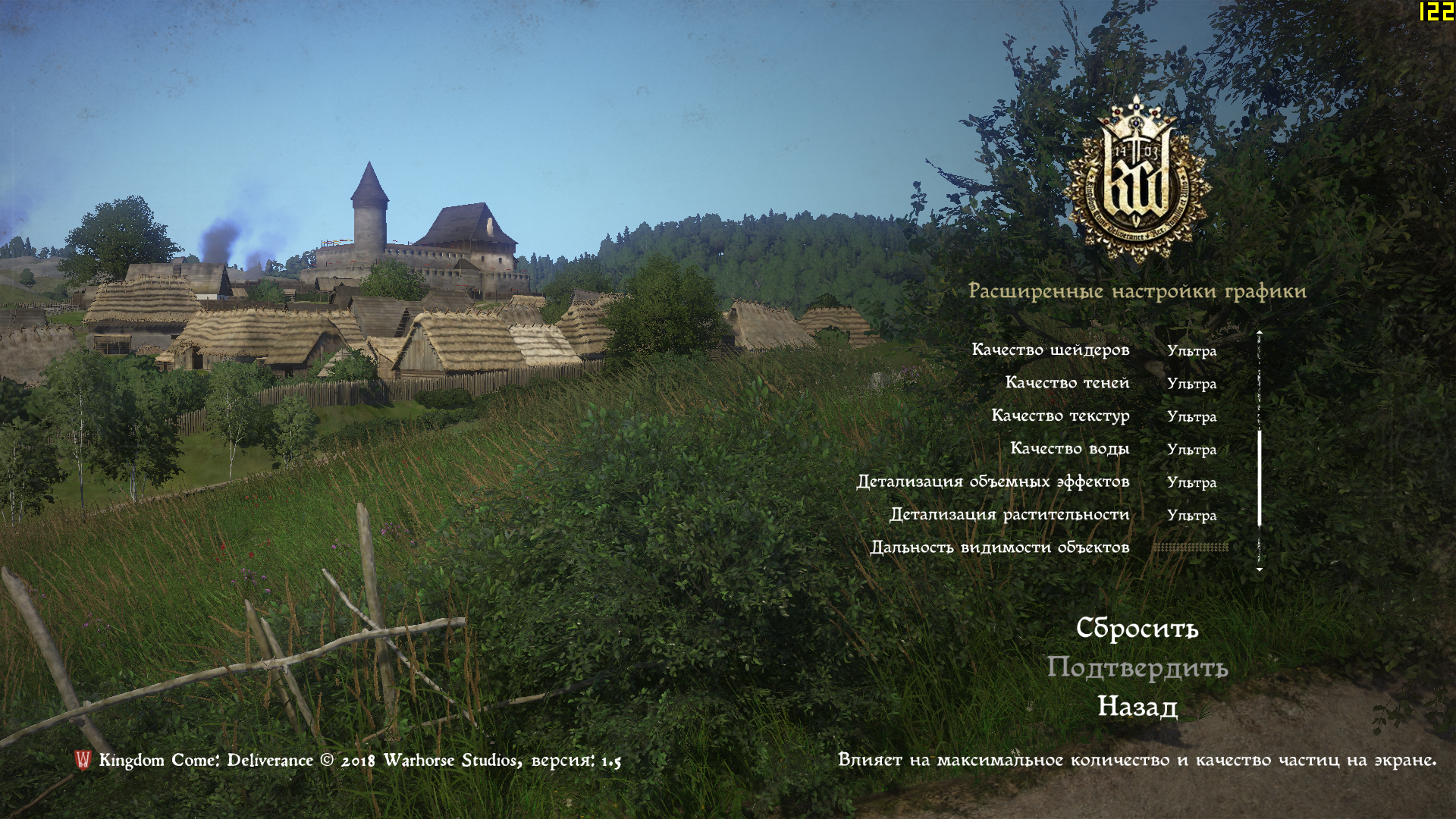Viewport: 1456px width, 819px height.
Task: Click the scrollbar's up arrow
Action: point(1260,332)
